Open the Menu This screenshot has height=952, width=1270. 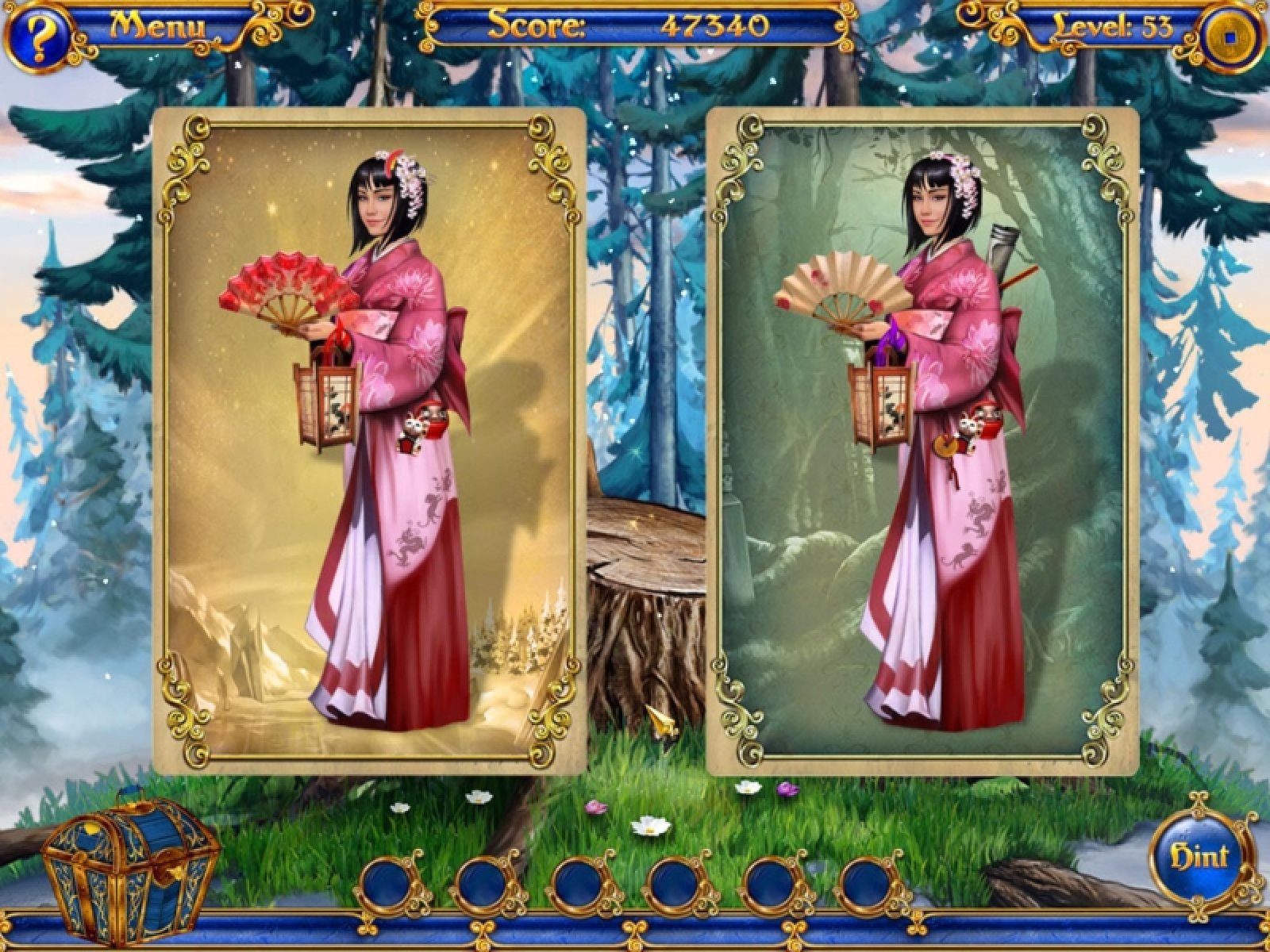point(157,26)
